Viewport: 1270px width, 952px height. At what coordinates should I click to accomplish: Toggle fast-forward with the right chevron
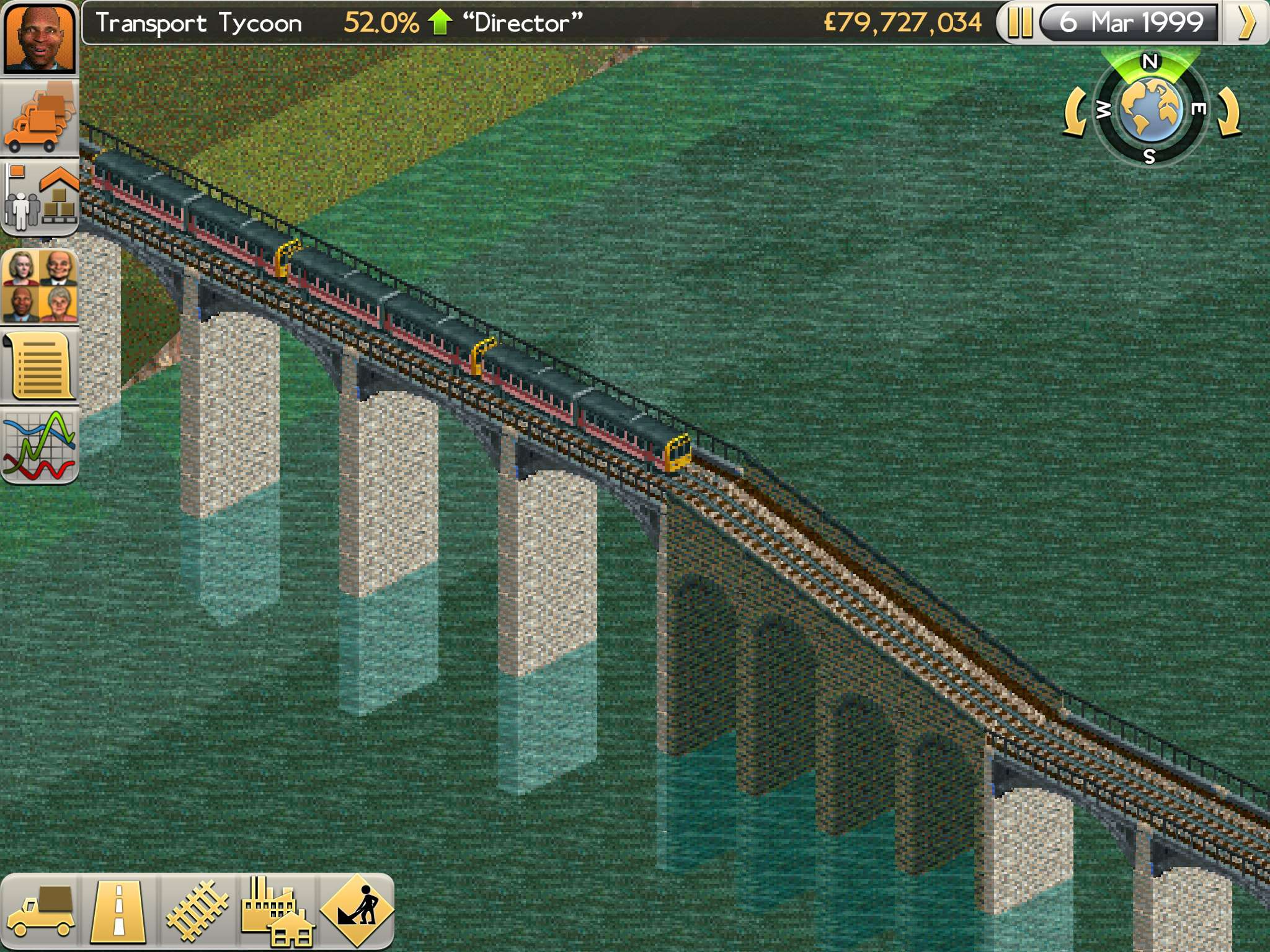point(1250,23)
